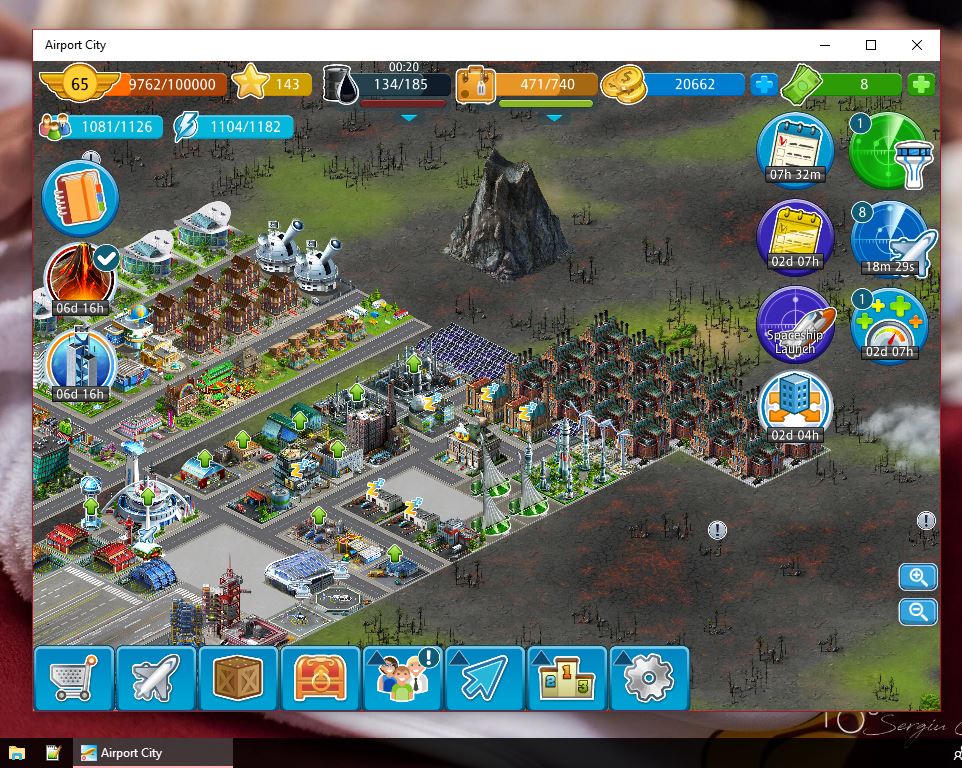Open the volcano event quest icon
The image size is (962, 768).
(79, 275)
